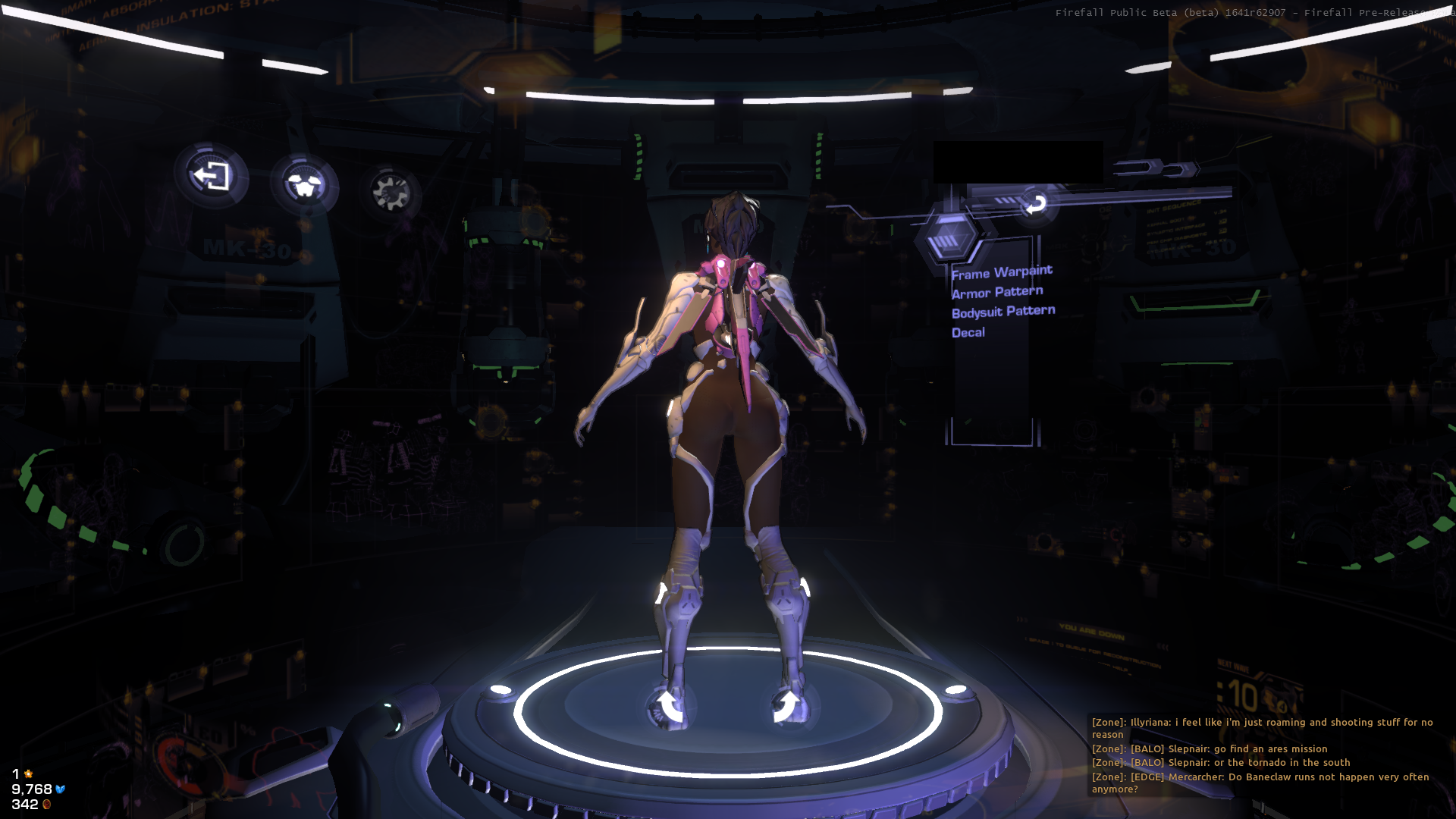This screenshot has height=819, width=1456.
Task: Open the battleframe armor icon
Action: pos(305,184)
